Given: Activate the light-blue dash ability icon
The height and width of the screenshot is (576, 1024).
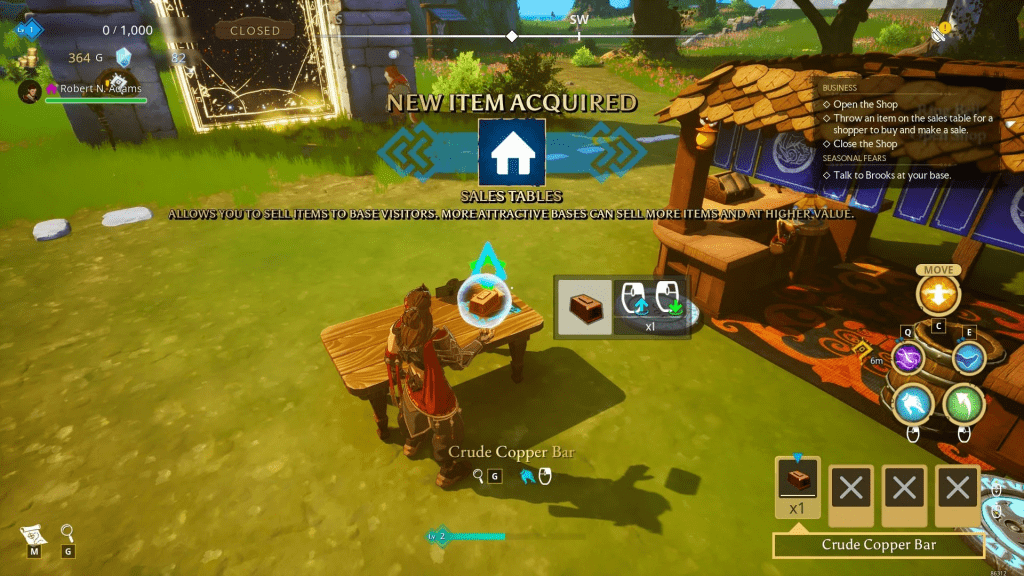Looking at the screenshot, I should click(x=914, y=403).
